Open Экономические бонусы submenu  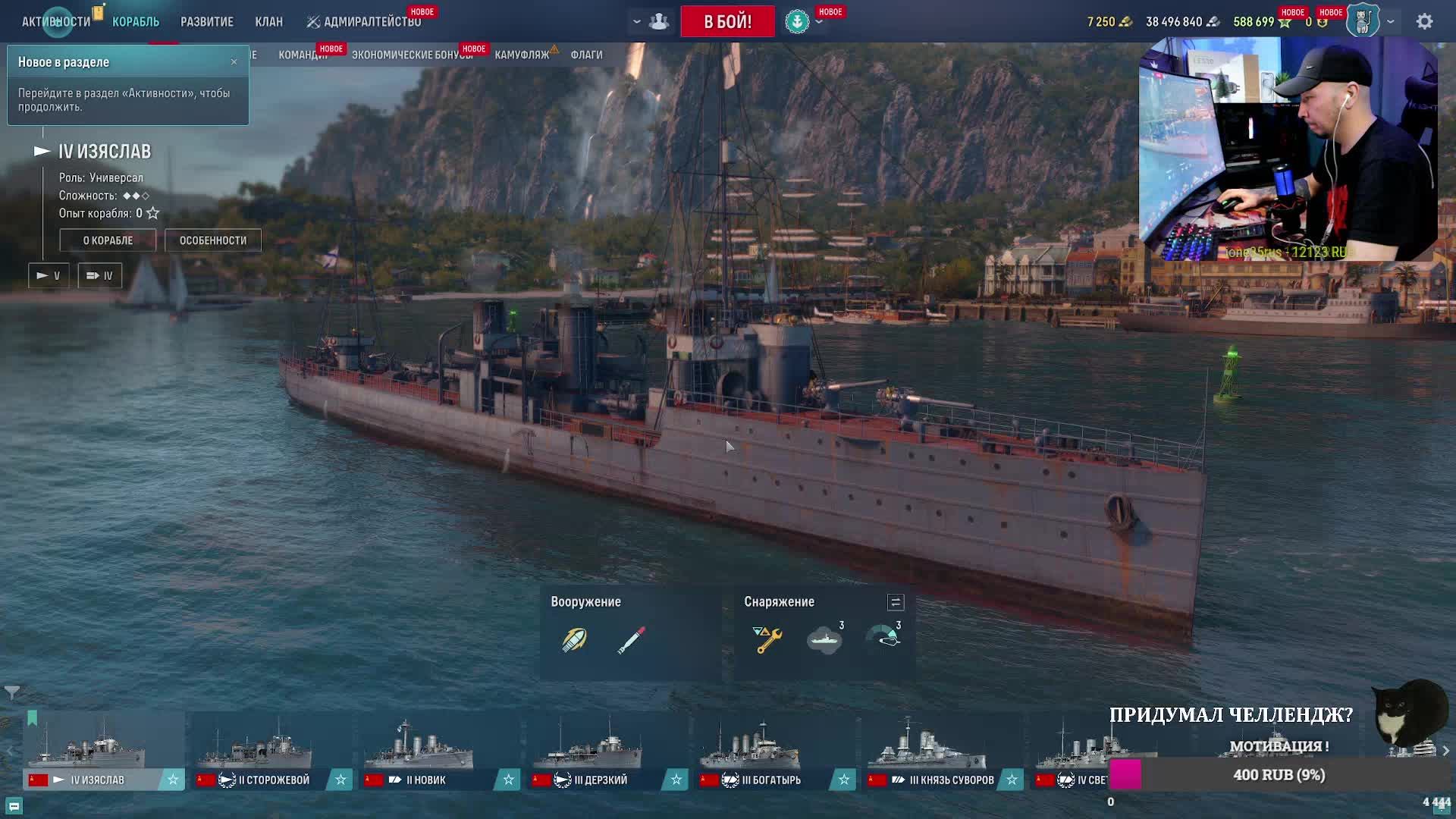(412, 55)
